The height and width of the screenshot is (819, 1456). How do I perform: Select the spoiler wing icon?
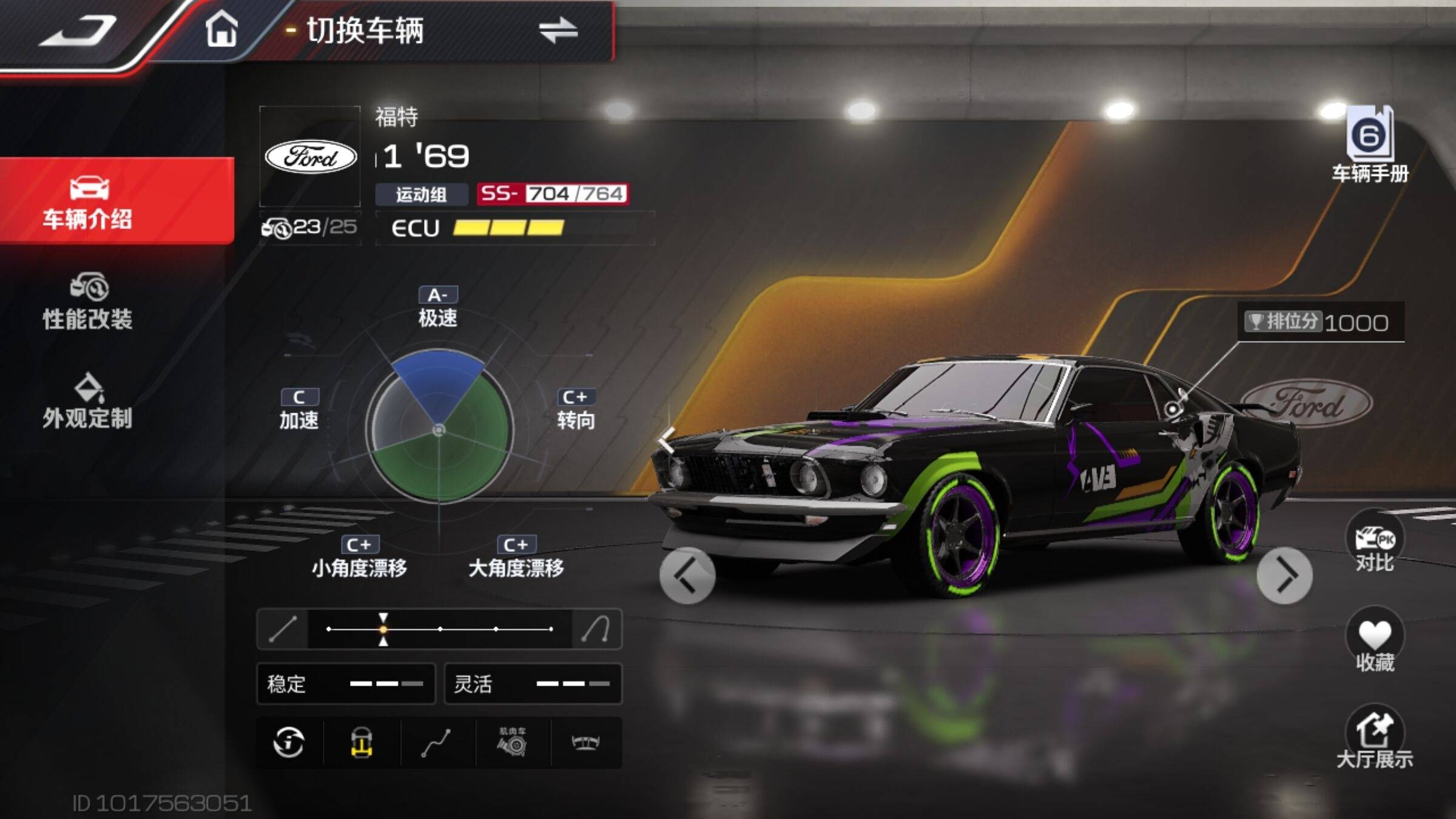click(586, 743)
